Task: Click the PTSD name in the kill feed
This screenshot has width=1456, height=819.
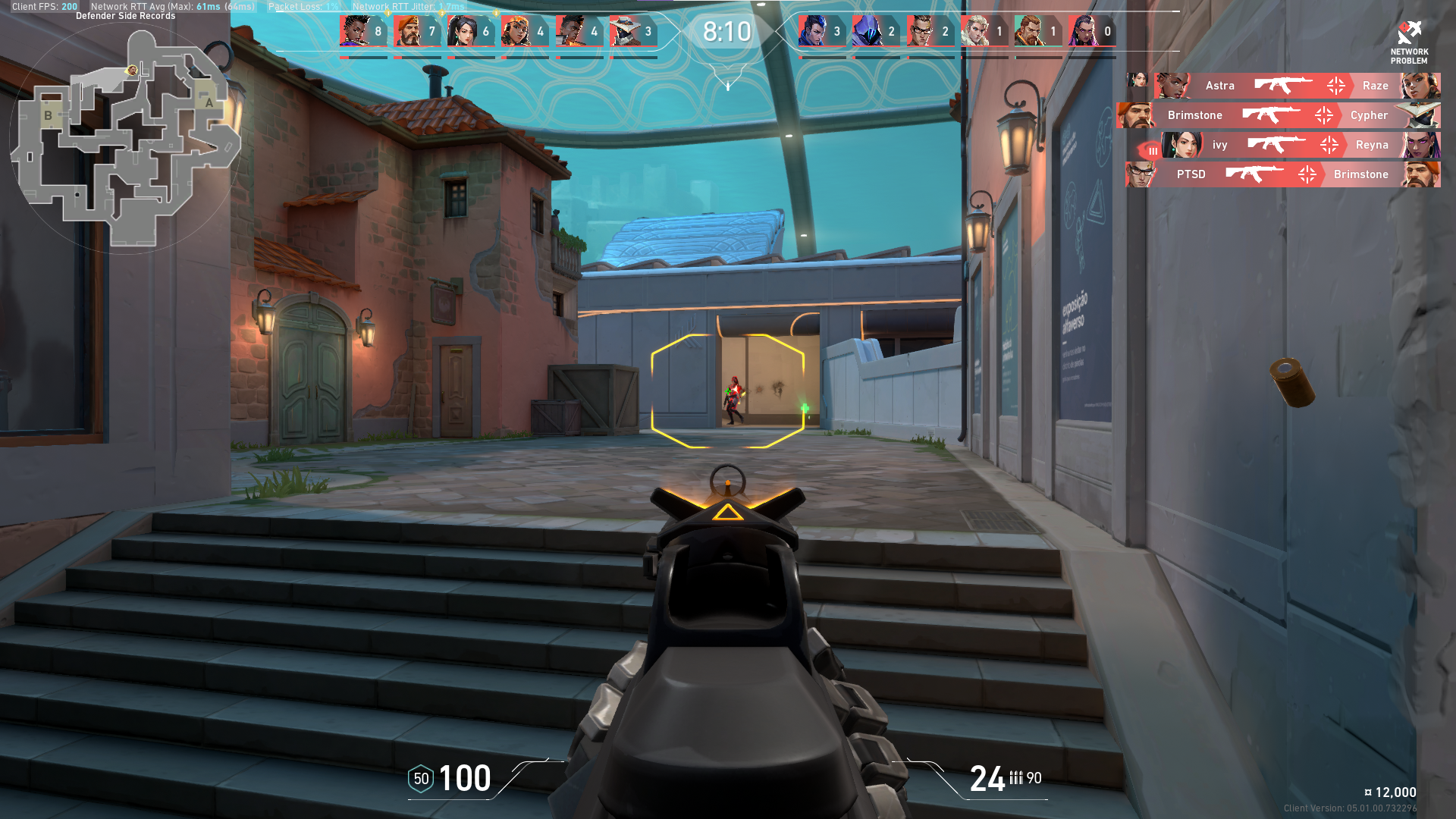Action: (x=1193, y=174)
